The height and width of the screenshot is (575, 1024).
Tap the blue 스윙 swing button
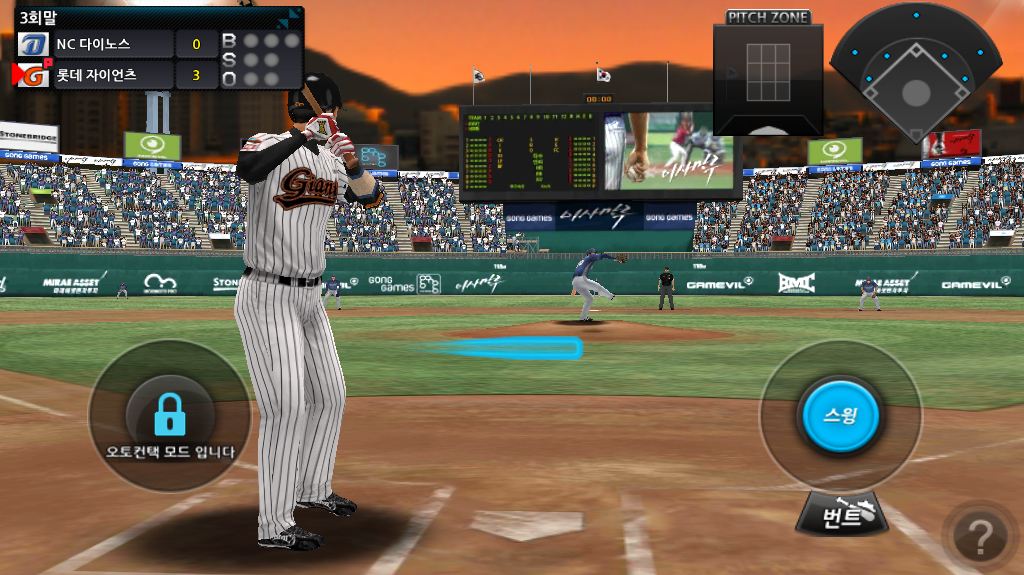pyautogui.click(x=838, y=414)
